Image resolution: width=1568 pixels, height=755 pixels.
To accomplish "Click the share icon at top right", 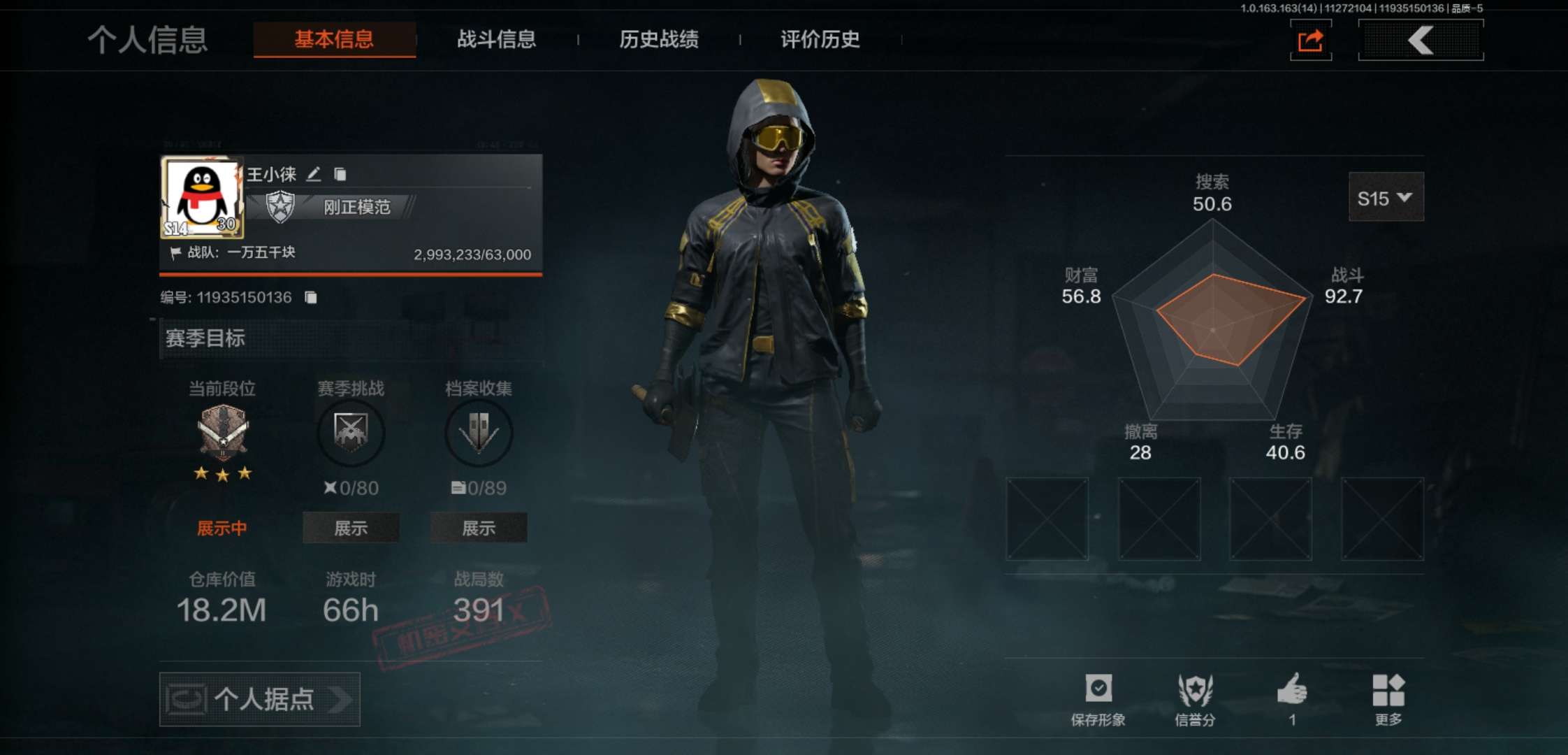I will 1310,40.
